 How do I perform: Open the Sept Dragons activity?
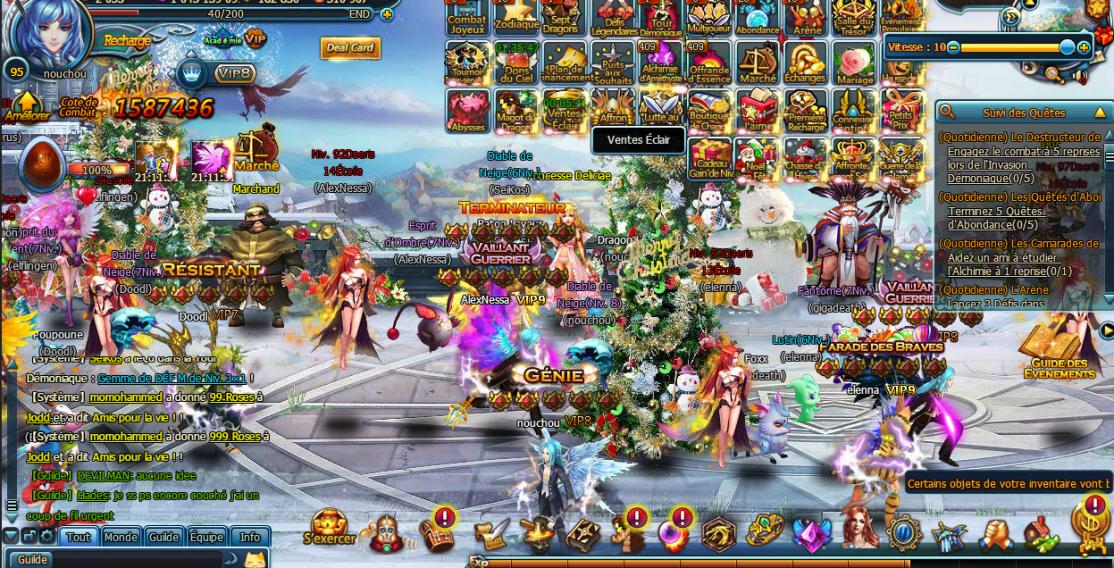[x=563, y=17]
